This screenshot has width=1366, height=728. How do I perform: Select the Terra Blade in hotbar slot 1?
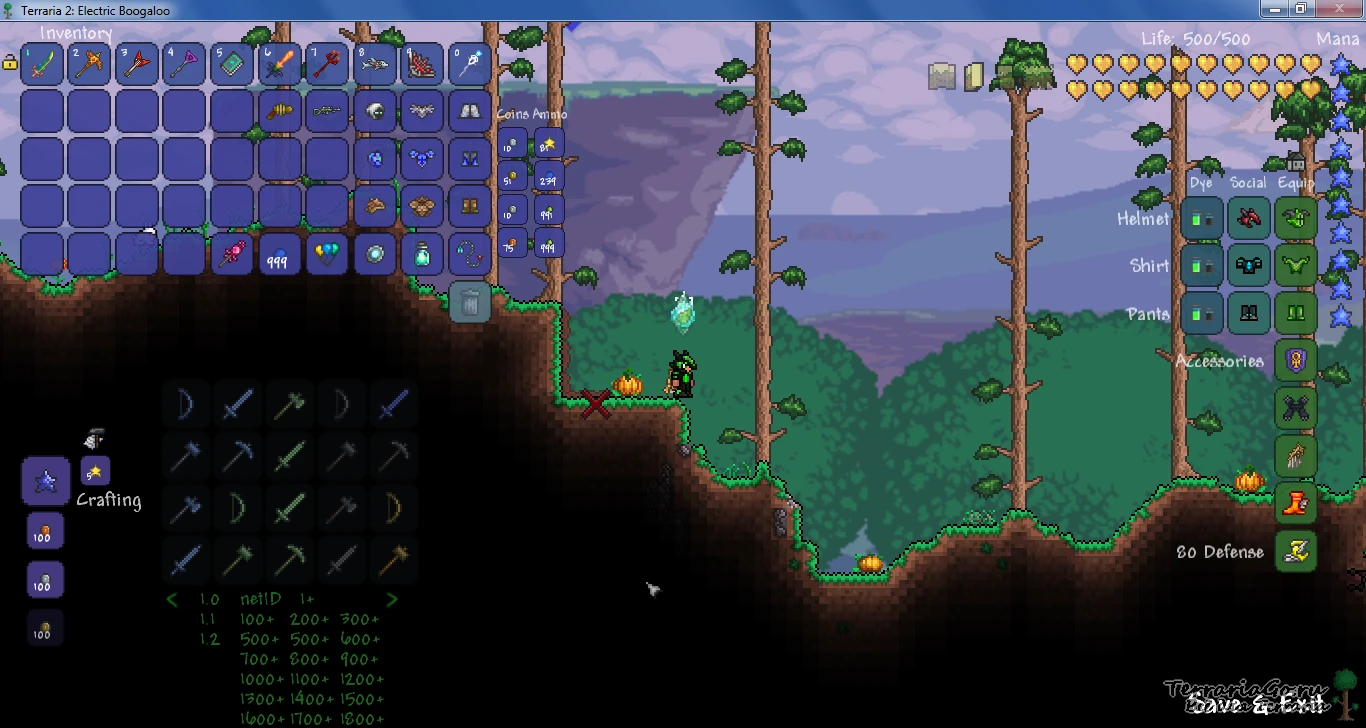pos(41,63)
